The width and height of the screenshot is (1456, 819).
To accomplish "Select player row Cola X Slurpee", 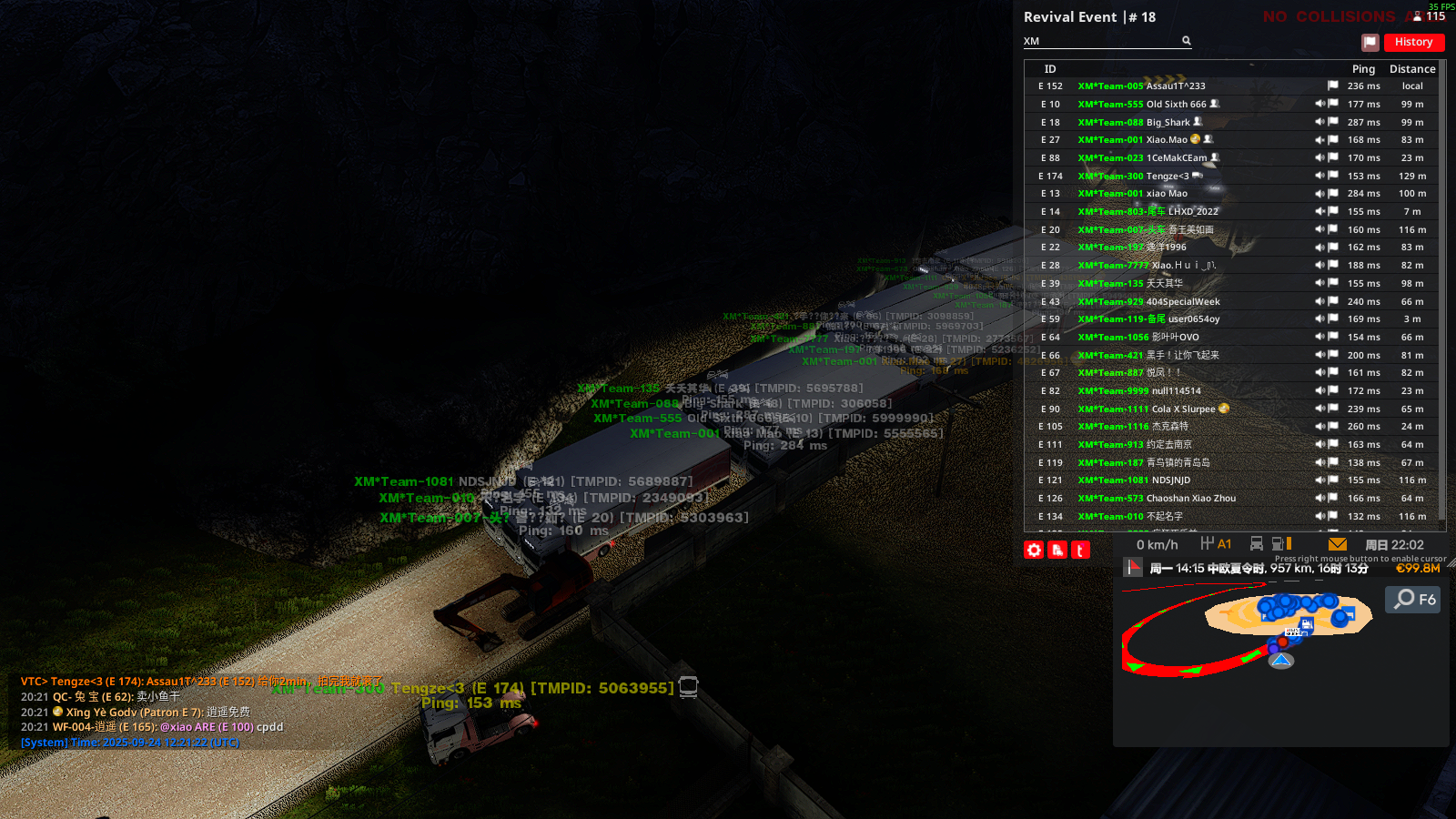I will [1183, 409].
